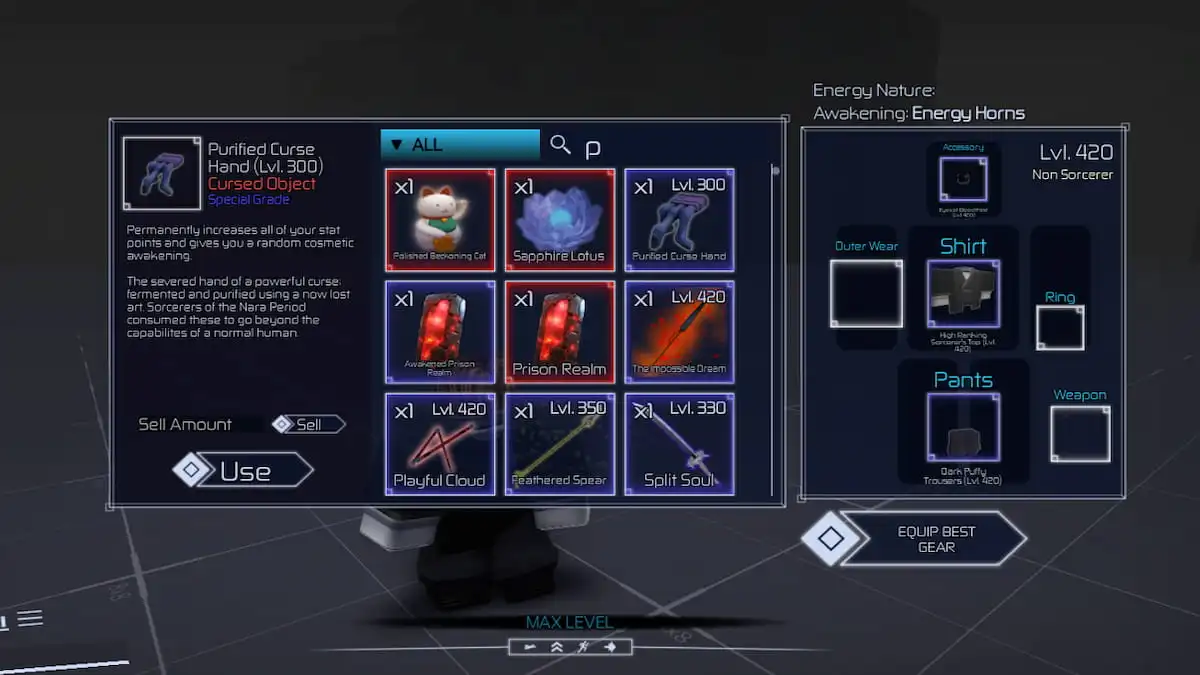Select the Feathered Spear slot
Viewport: 1200px width, 675px height.
tap(559, 444)
